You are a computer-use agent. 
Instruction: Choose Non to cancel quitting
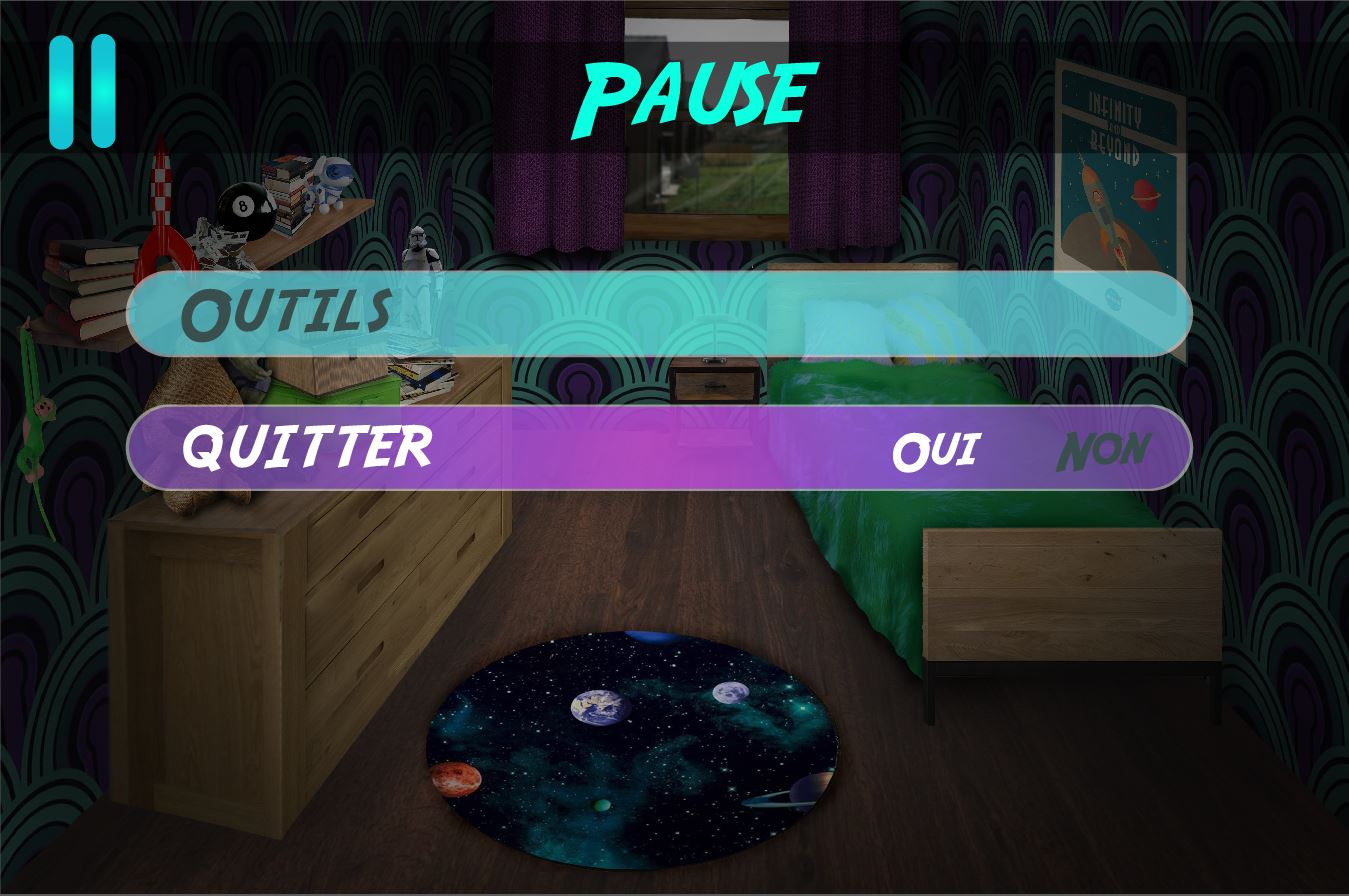pos(1103,451)
